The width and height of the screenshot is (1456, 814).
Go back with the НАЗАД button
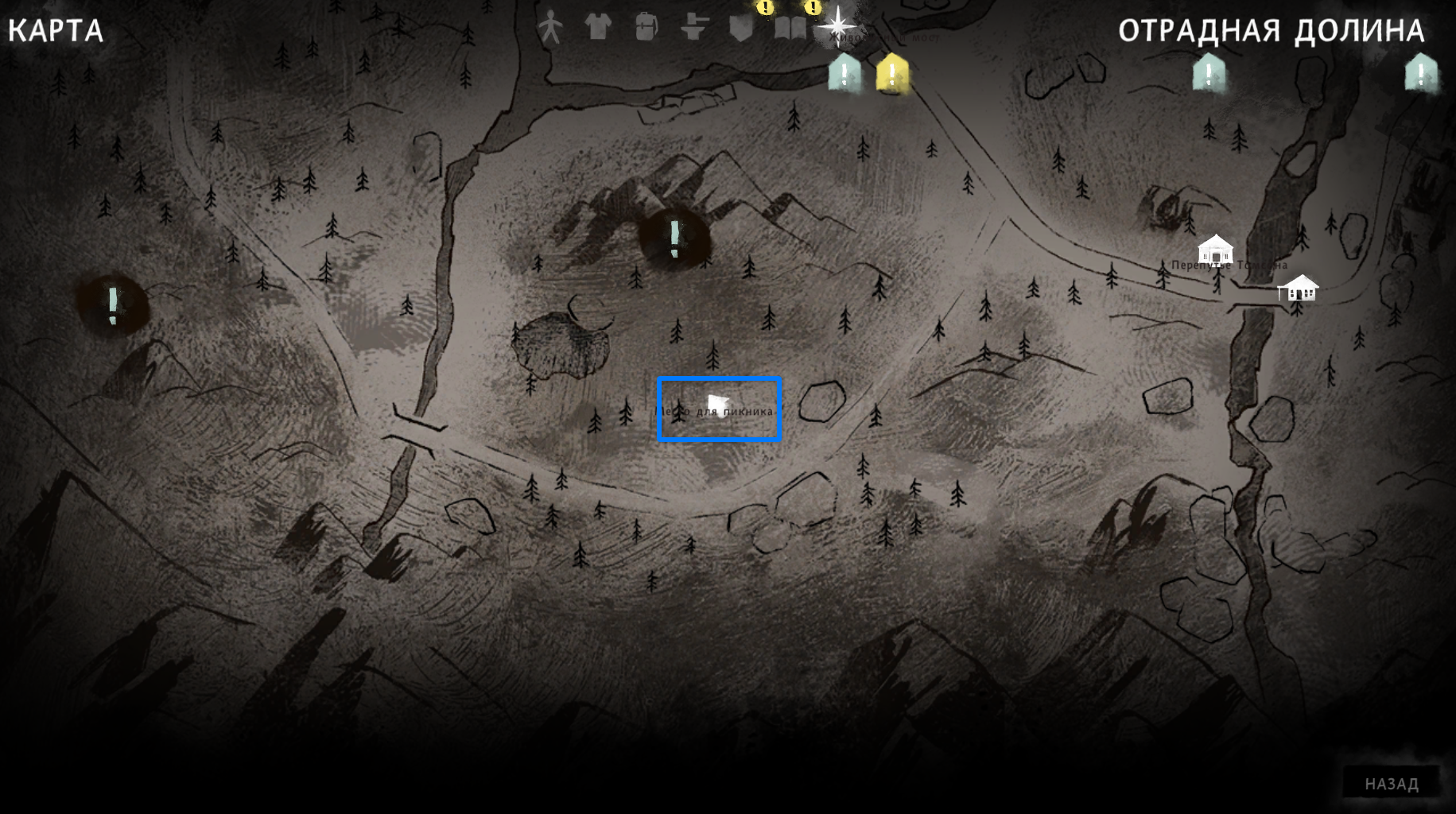(1391, 784)
